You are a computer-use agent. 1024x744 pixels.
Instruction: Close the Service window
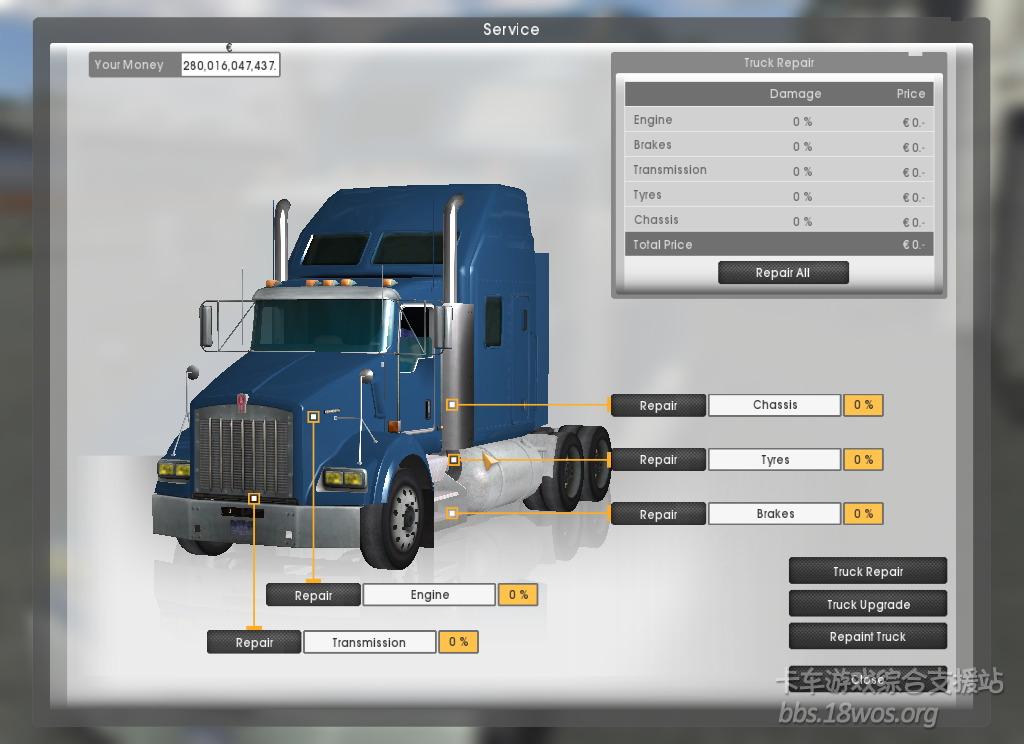point(867,680)
